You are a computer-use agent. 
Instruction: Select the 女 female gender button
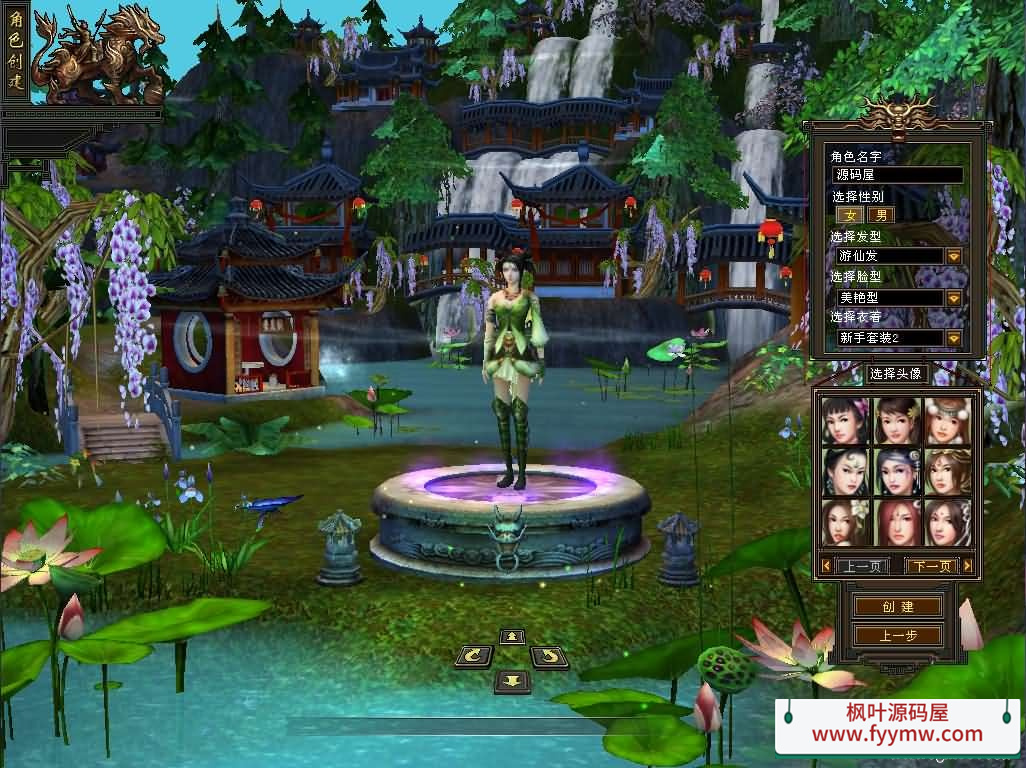coord(851,214)
